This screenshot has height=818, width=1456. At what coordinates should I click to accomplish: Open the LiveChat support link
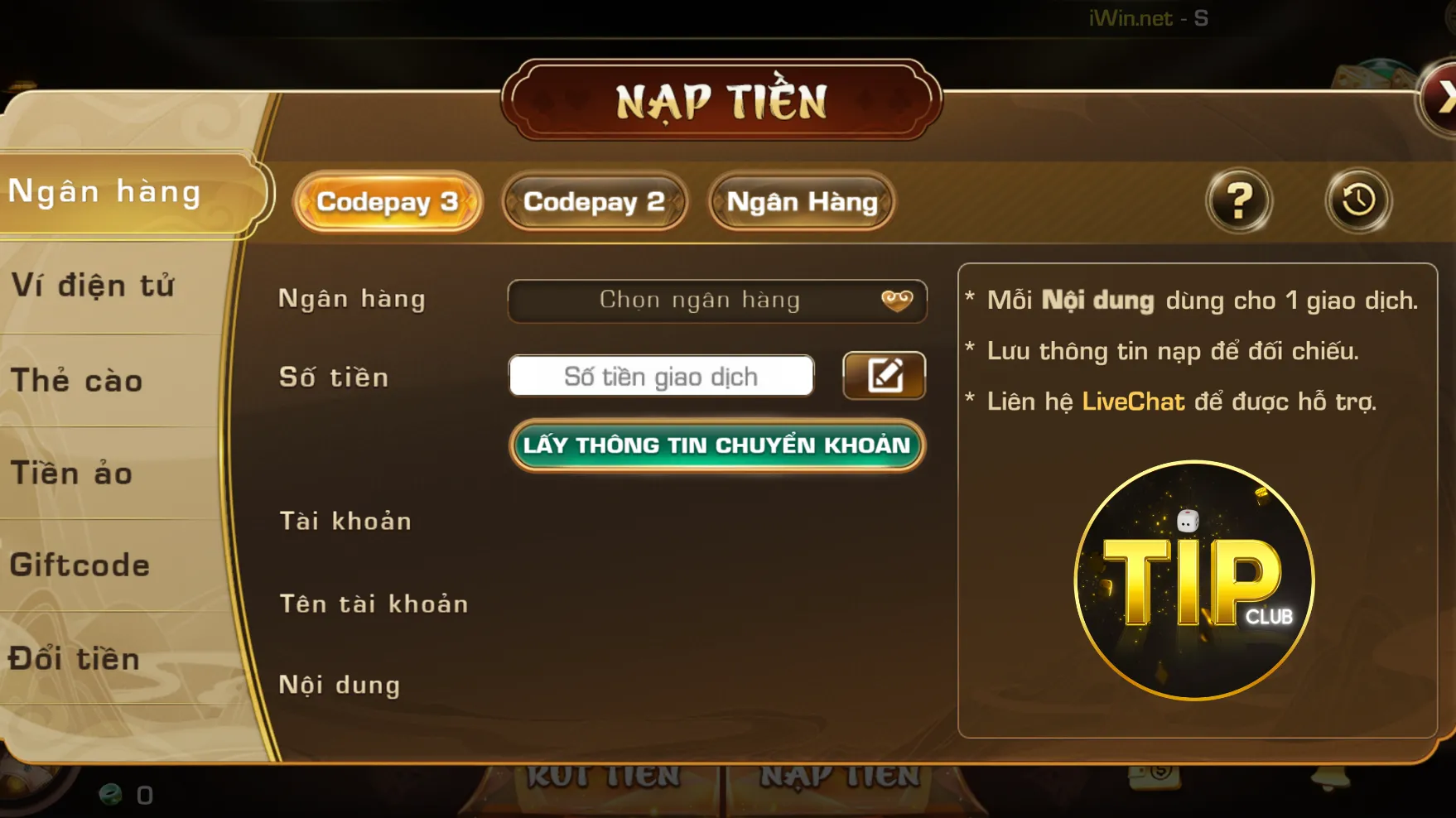click(x=1134, y=402)
